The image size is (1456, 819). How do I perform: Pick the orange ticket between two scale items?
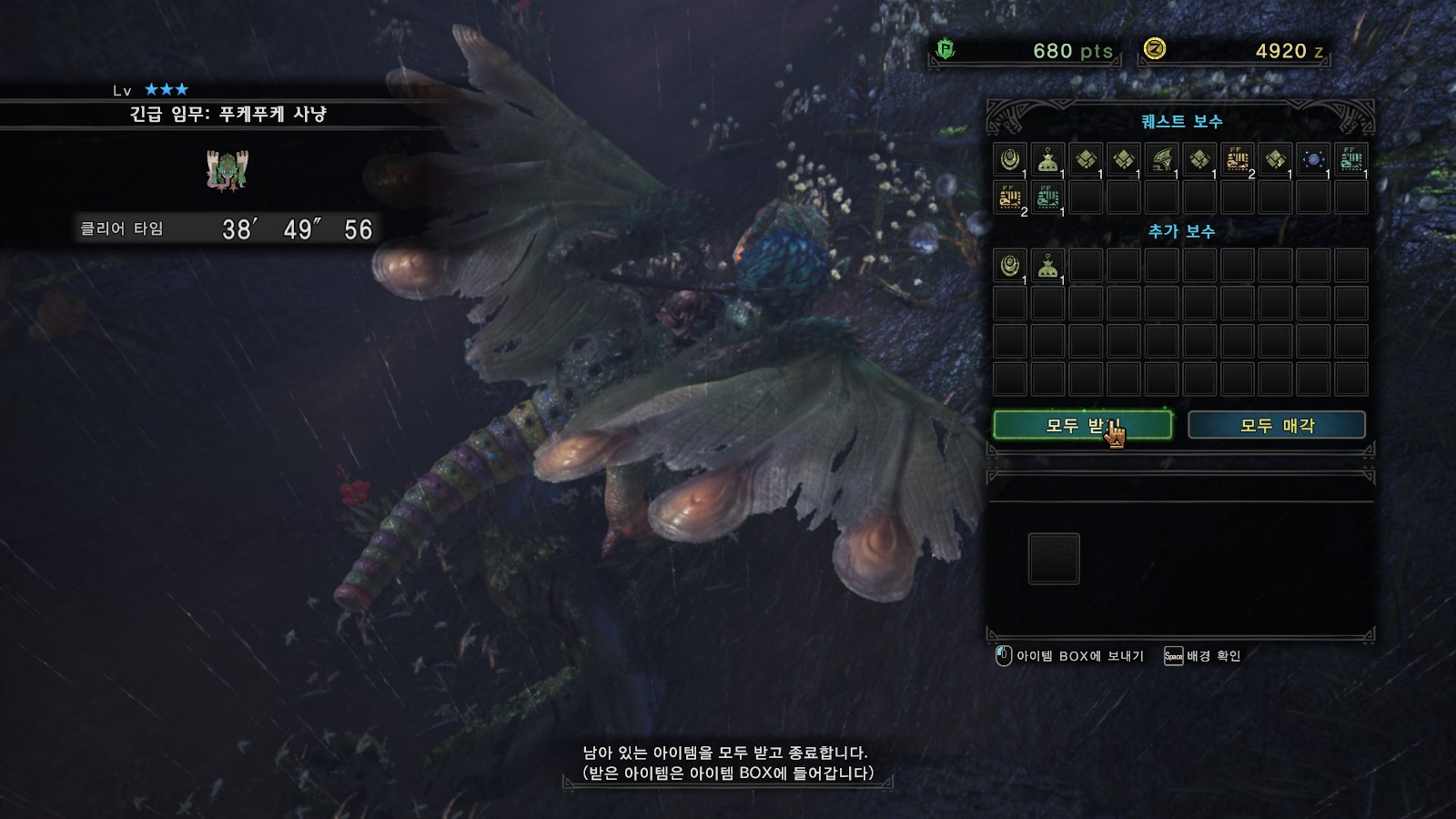click(x=1238, y=159)
